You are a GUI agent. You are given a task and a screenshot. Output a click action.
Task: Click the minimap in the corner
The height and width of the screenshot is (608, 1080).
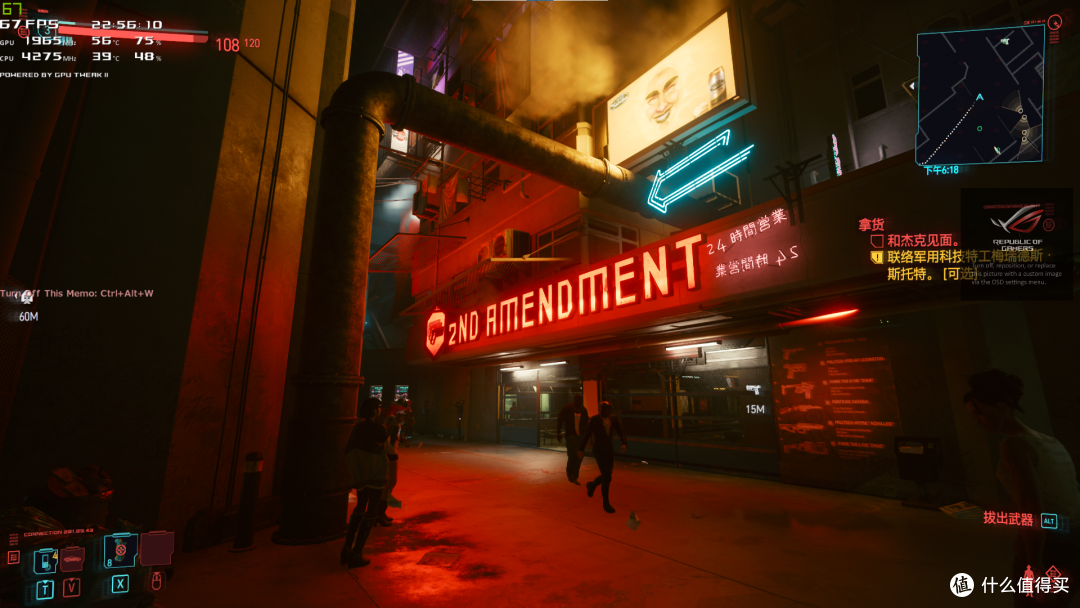pyautogui.click(x=980, y=95)
